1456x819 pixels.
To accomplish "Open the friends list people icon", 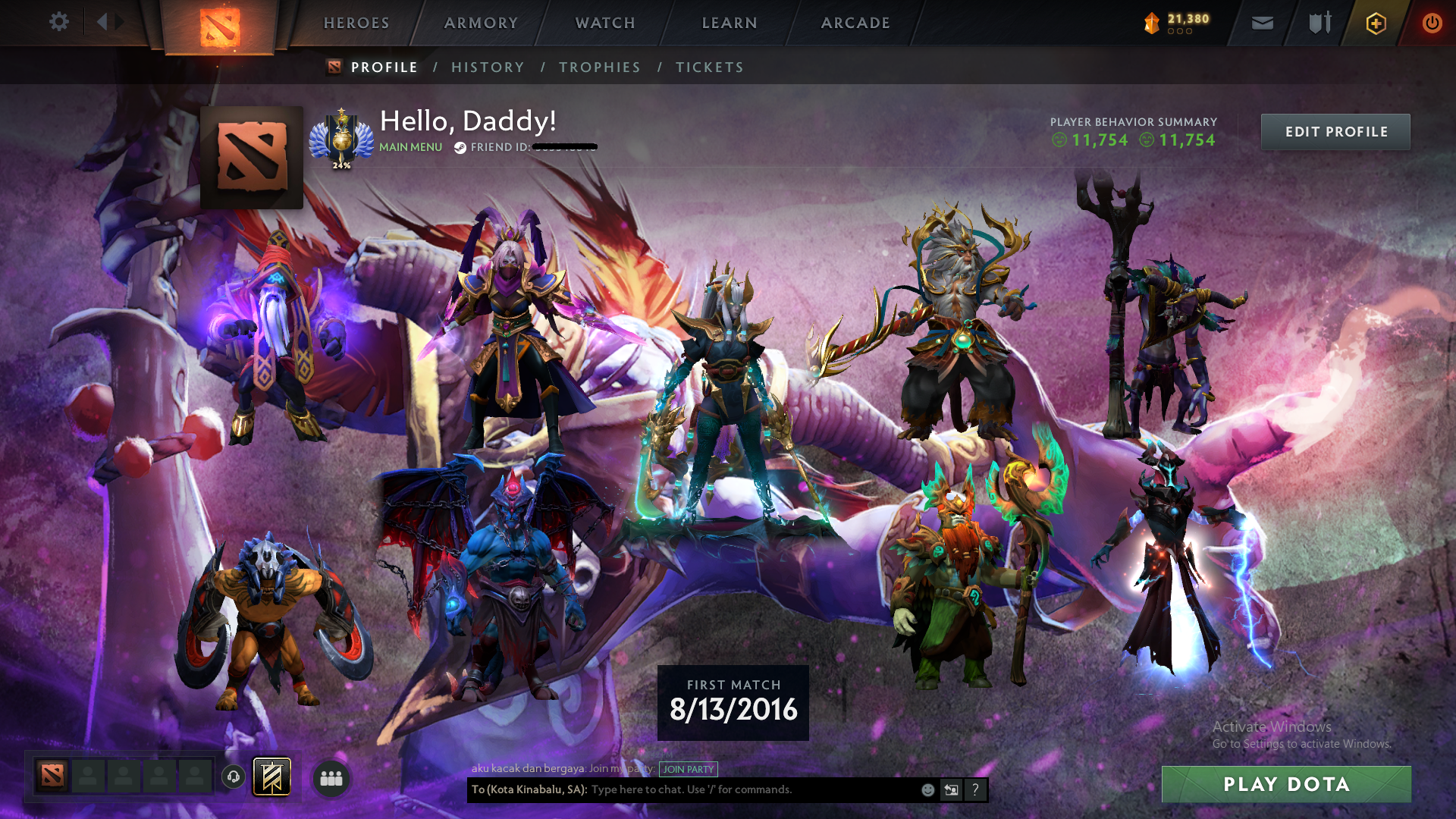I will pyautogui.click(x=331, y=777).
